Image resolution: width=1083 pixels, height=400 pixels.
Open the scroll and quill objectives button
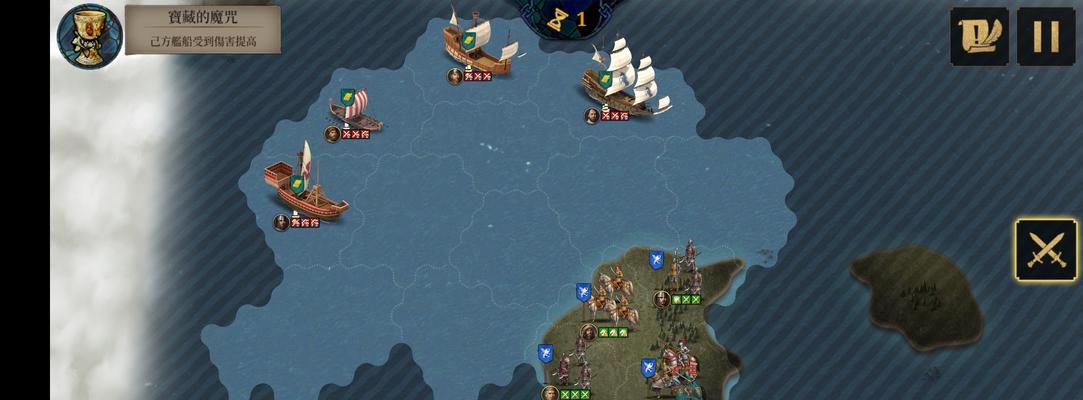979,37
